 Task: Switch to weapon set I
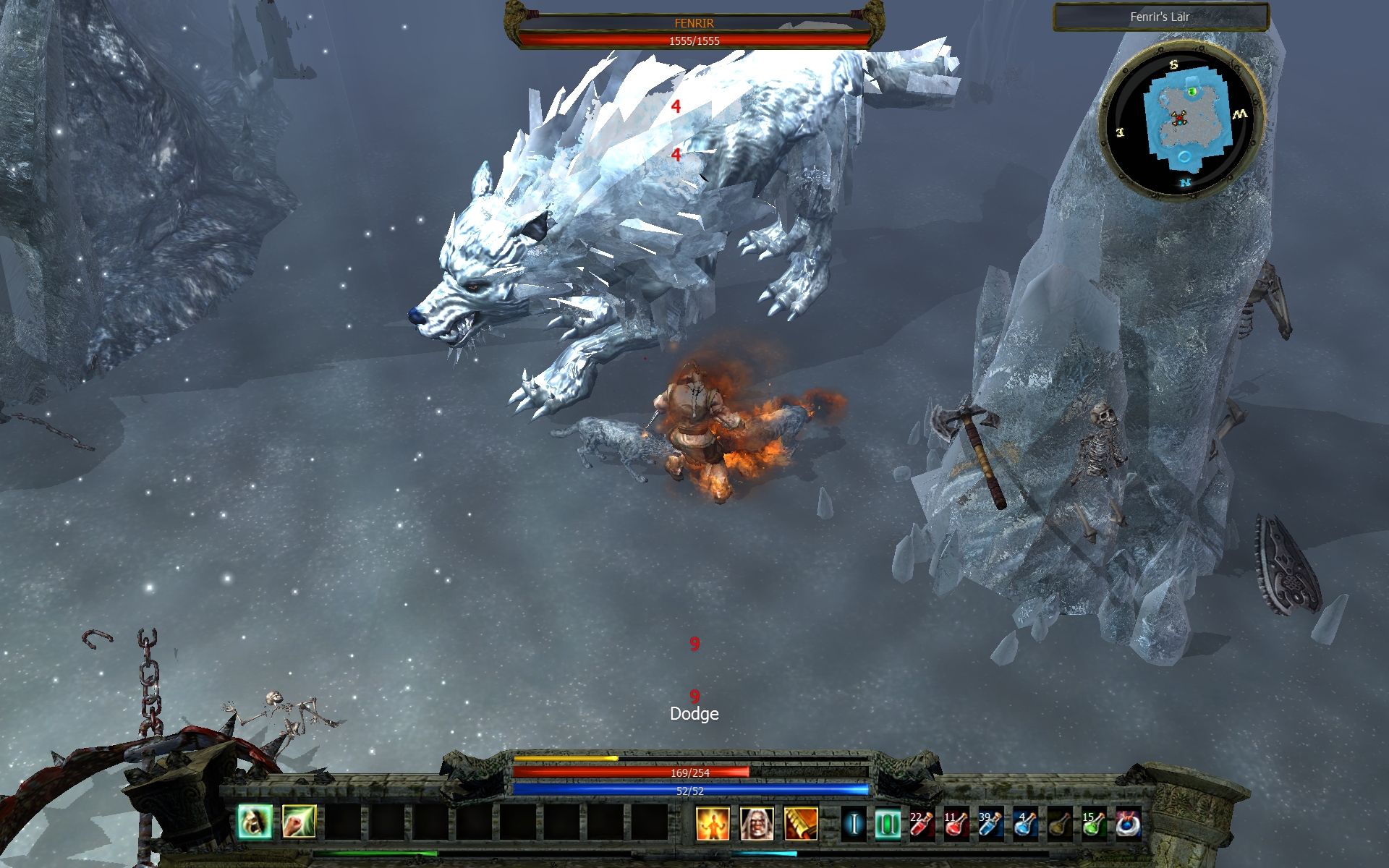click(x=854, y=824)
